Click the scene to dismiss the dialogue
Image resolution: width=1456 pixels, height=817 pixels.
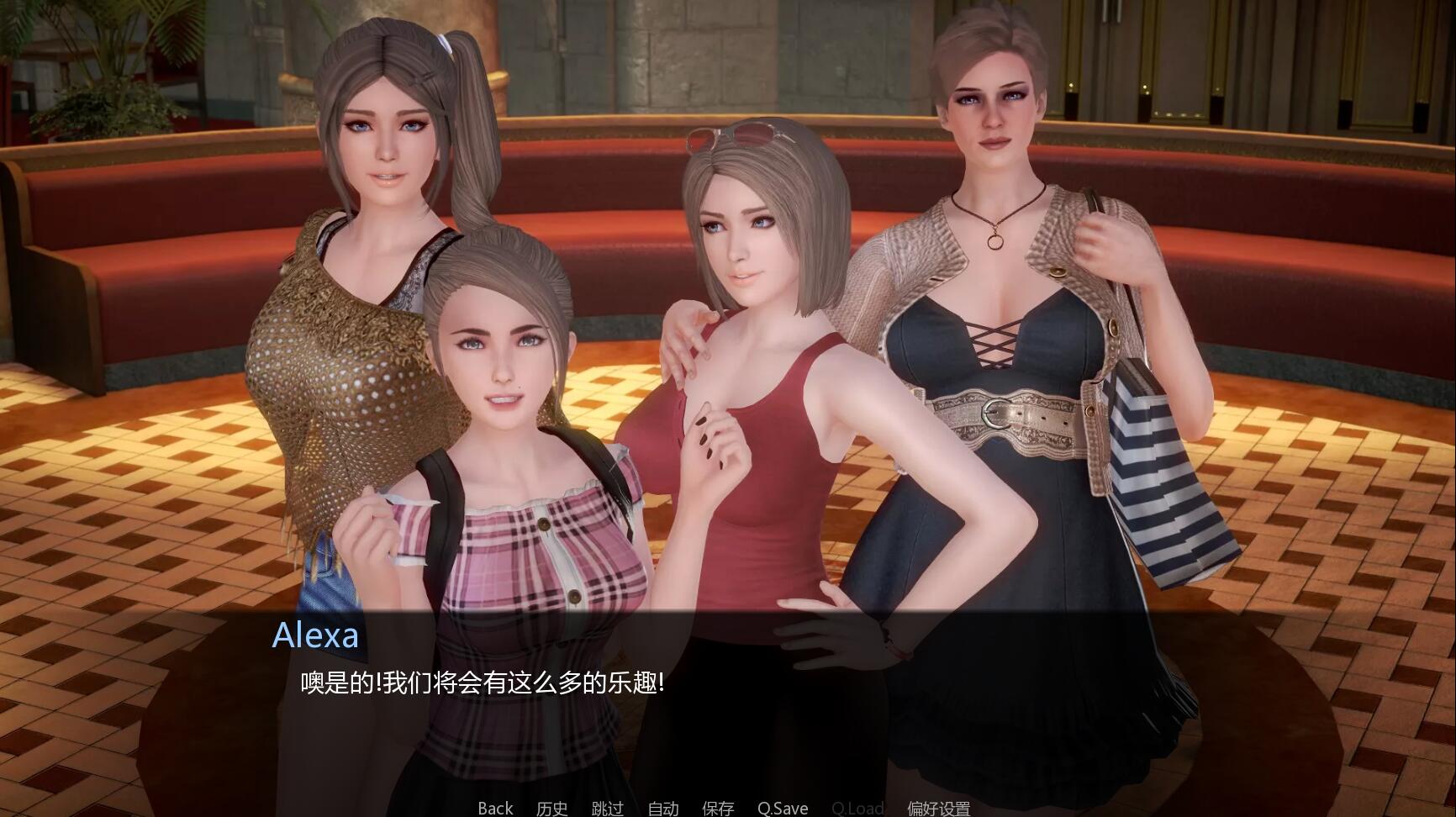tap(723, 336)
